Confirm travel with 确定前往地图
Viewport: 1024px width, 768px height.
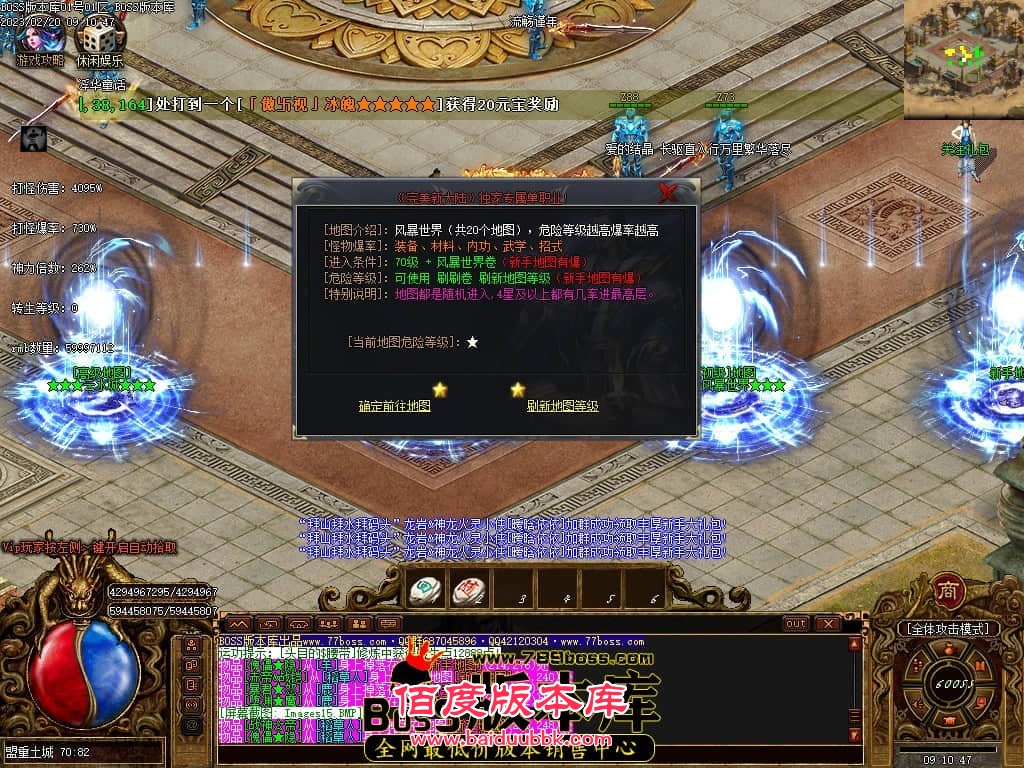(x=395, y=406)
